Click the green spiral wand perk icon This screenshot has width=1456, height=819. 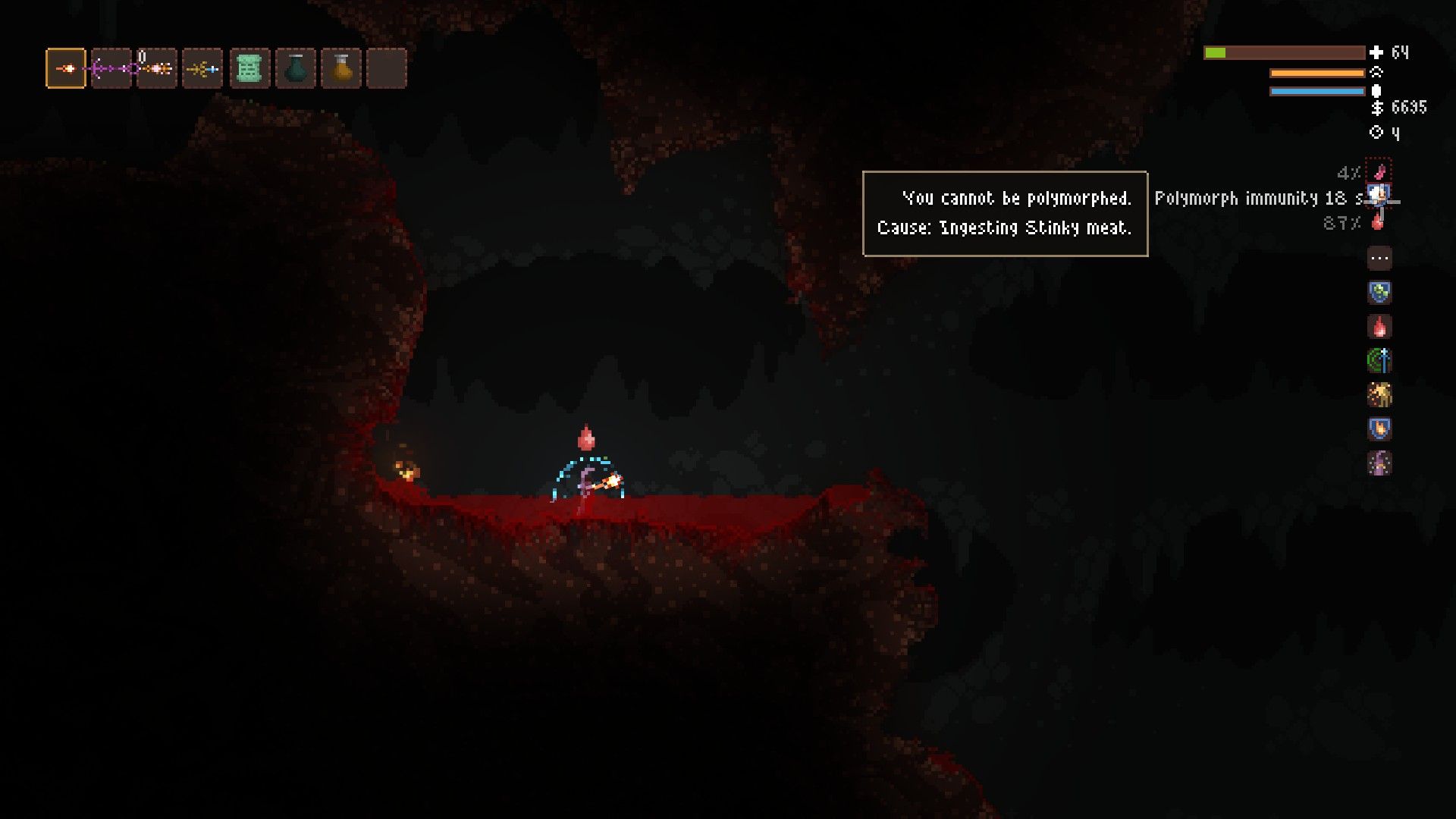(1380, 361)
